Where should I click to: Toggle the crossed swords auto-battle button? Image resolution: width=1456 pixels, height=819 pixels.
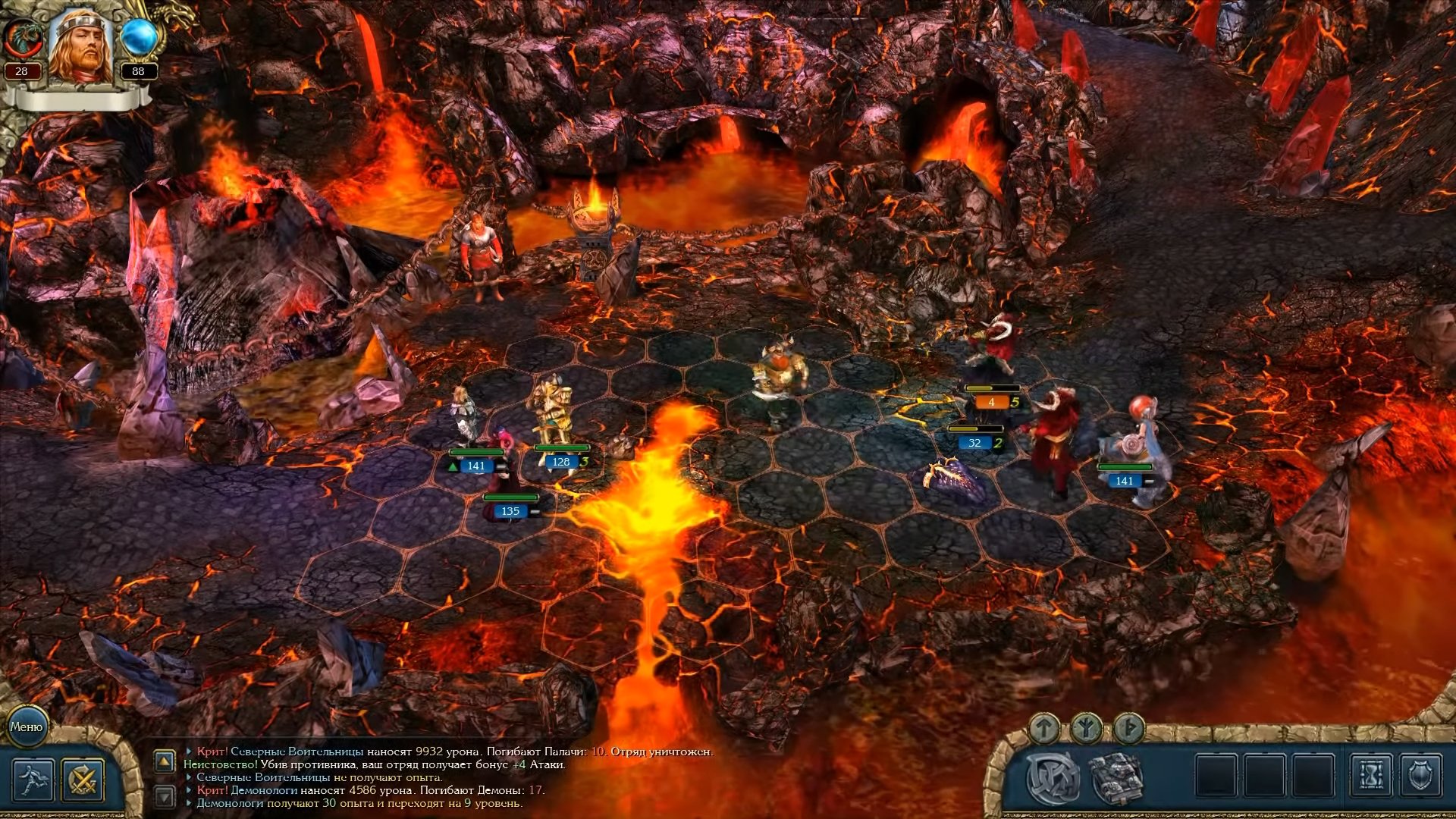click(x=83, y=780)
